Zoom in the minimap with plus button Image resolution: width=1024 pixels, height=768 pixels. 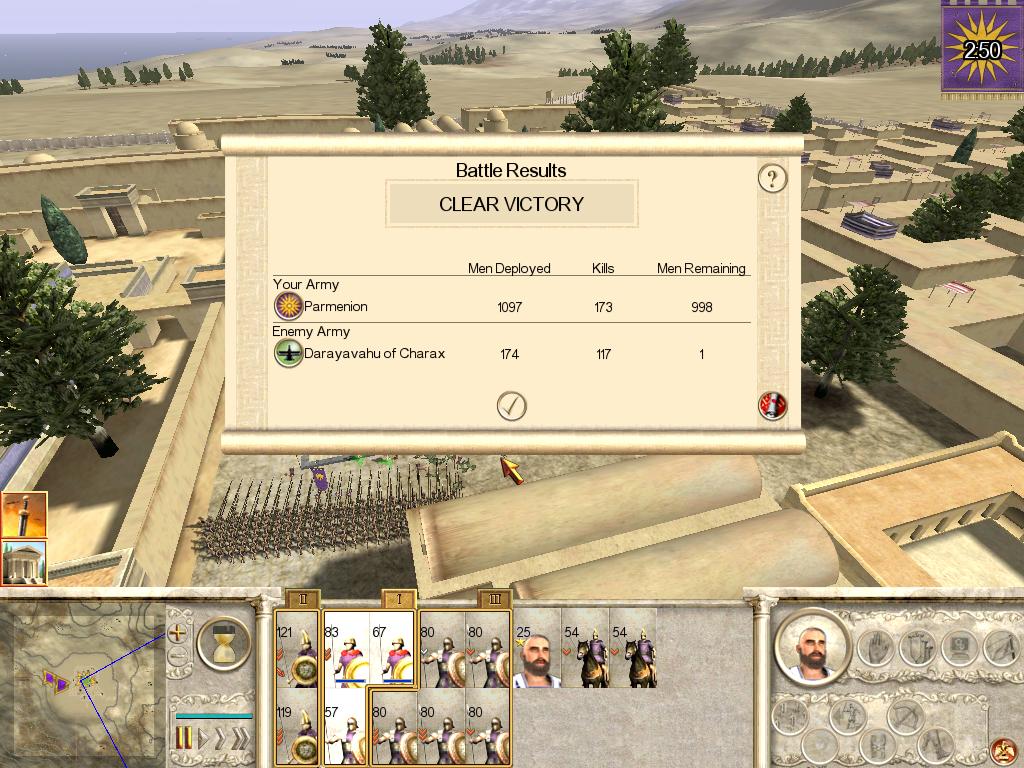(178, 632)
